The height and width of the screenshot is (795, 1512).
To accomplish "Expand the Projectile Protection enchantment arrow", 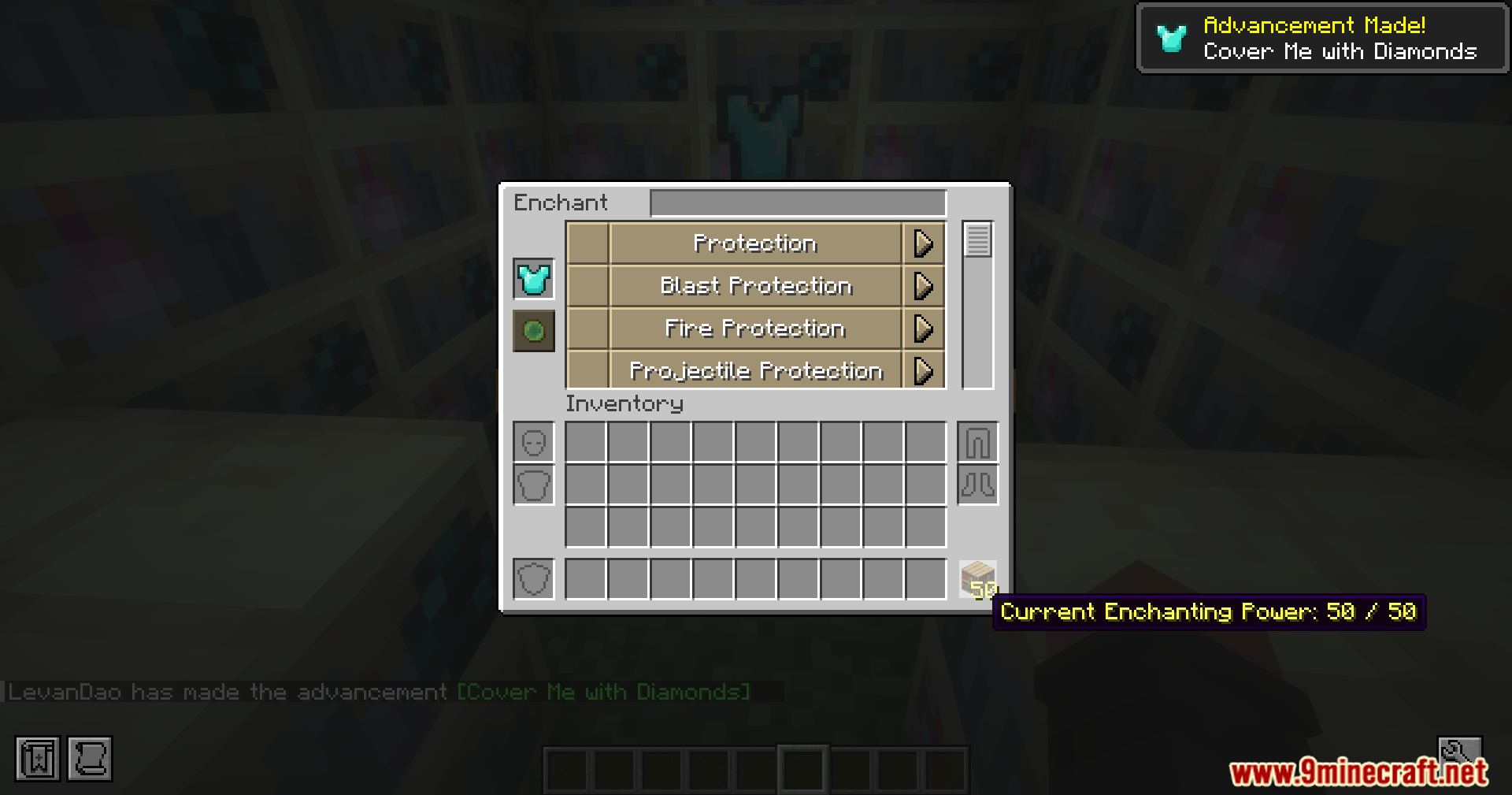I will (923, 370).
